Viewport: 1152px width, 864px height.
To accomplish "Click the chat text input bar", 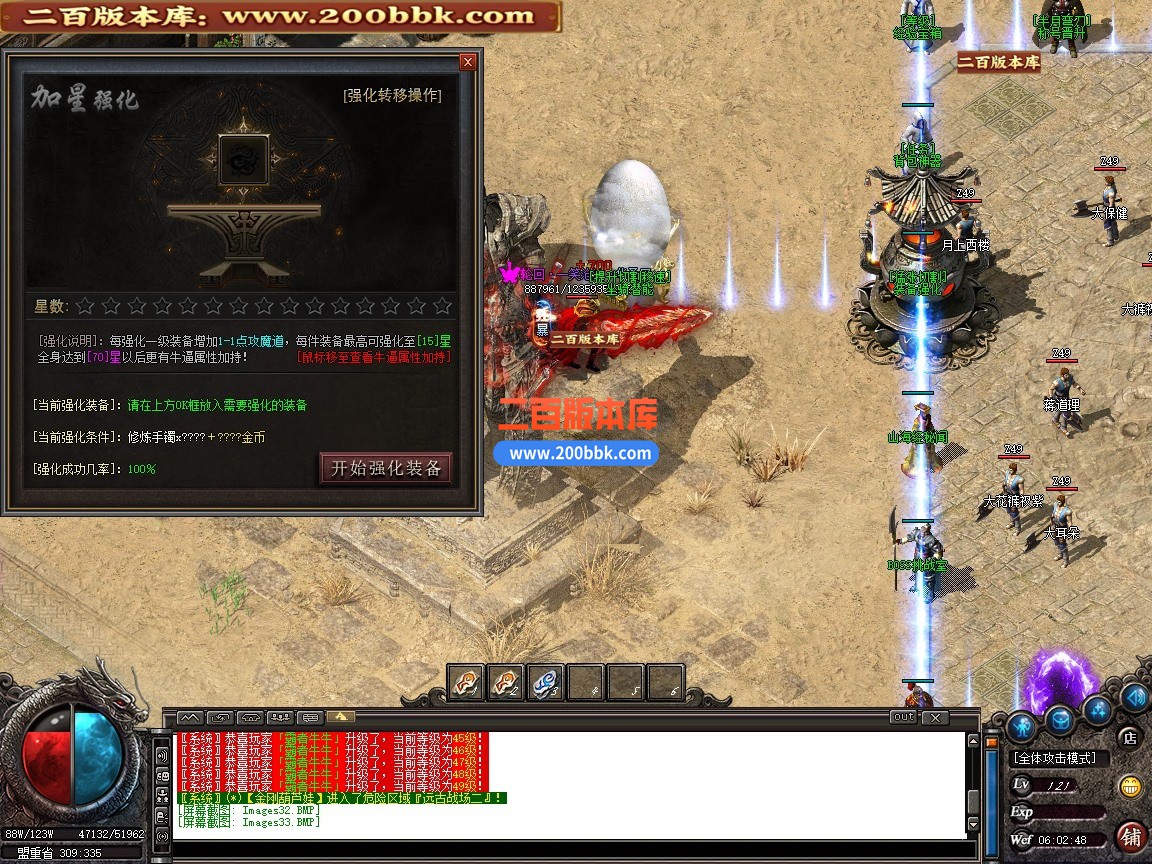I will (x=570, y=851).
